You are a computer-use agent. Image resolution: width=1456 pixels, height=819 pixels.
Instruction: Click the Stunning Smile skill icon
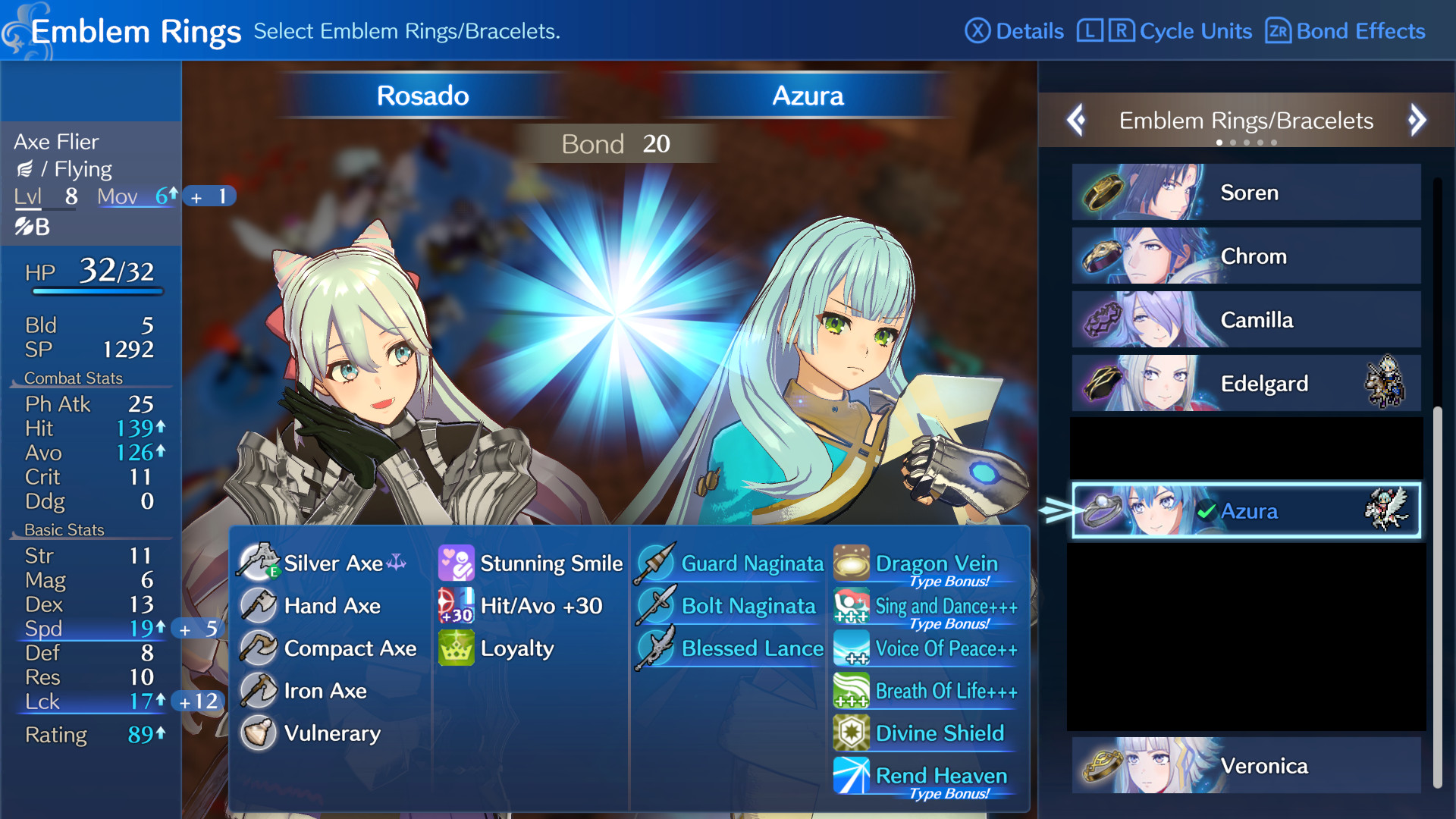(455, 563)
